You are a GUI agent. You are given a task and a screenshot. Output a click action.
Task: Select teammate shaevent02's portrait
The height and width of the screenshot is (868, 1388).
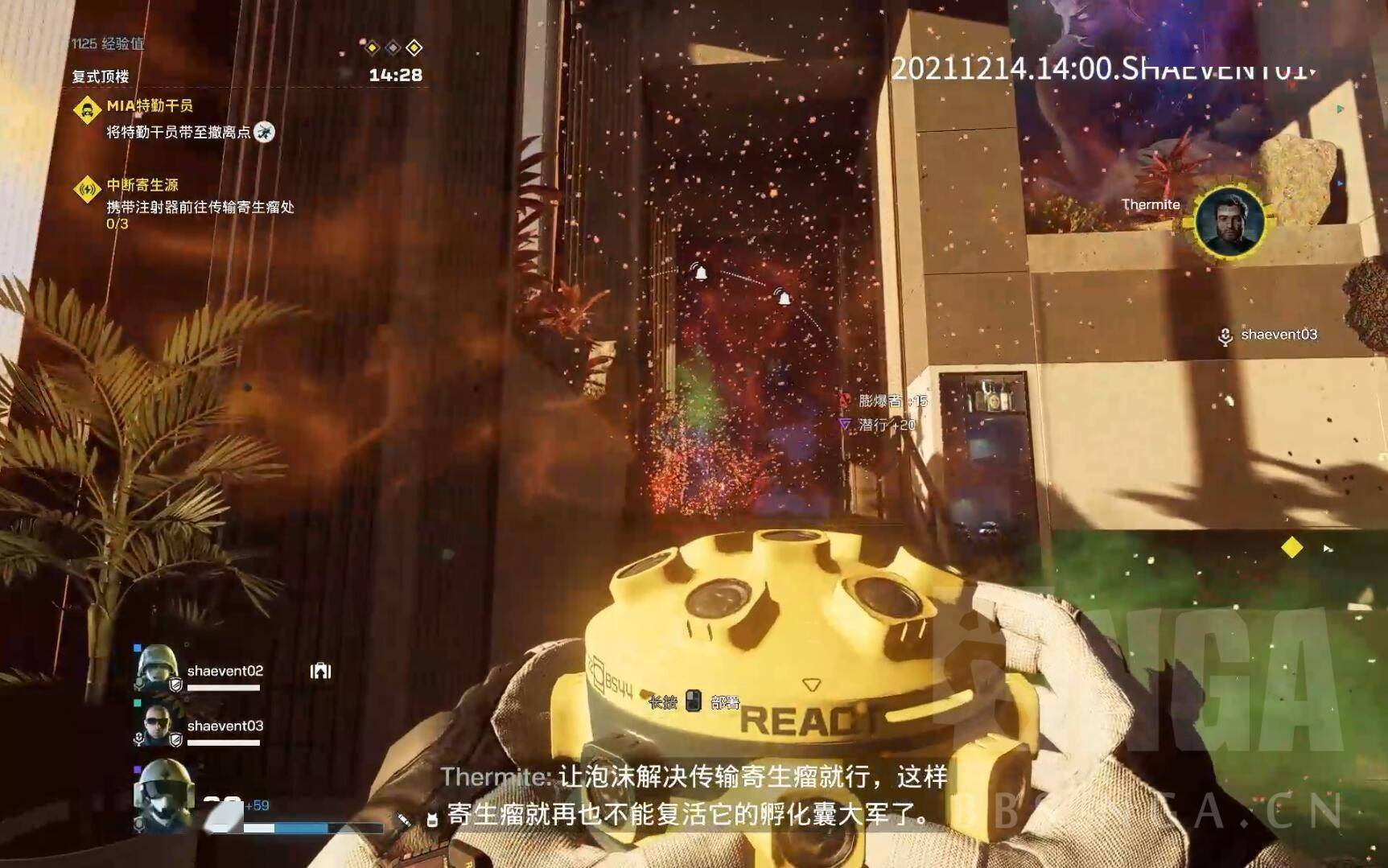click(156, 667)
